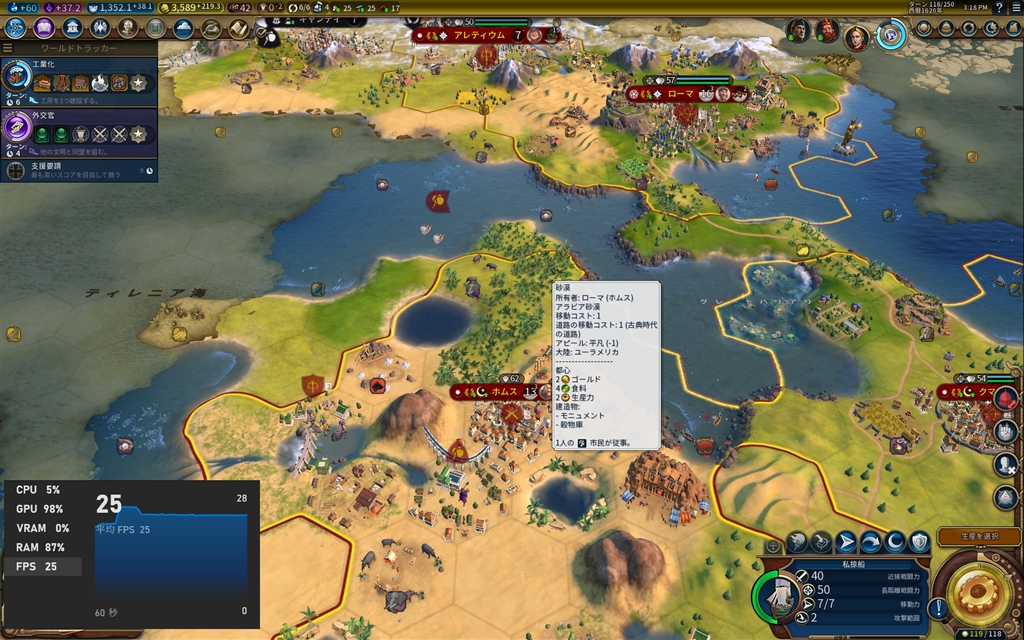The height and width of the screenshot is (640, 1024).
Task: Open the civics tree button
Action: click(x=43, y=28)
